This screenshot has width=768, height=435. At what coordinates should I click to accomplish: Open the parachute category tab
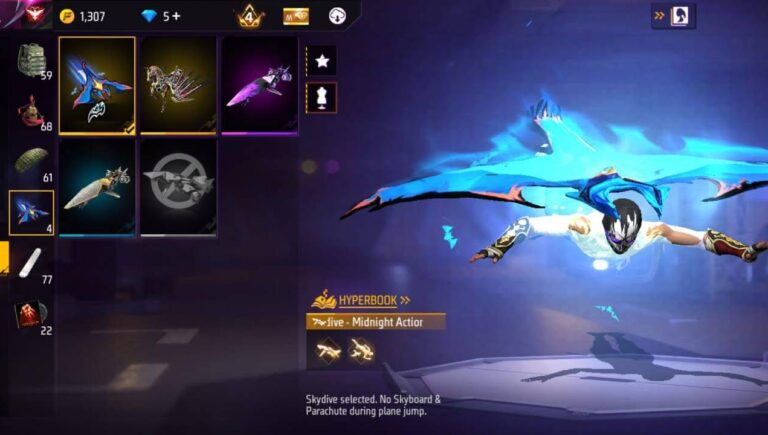tap(31, 163)
